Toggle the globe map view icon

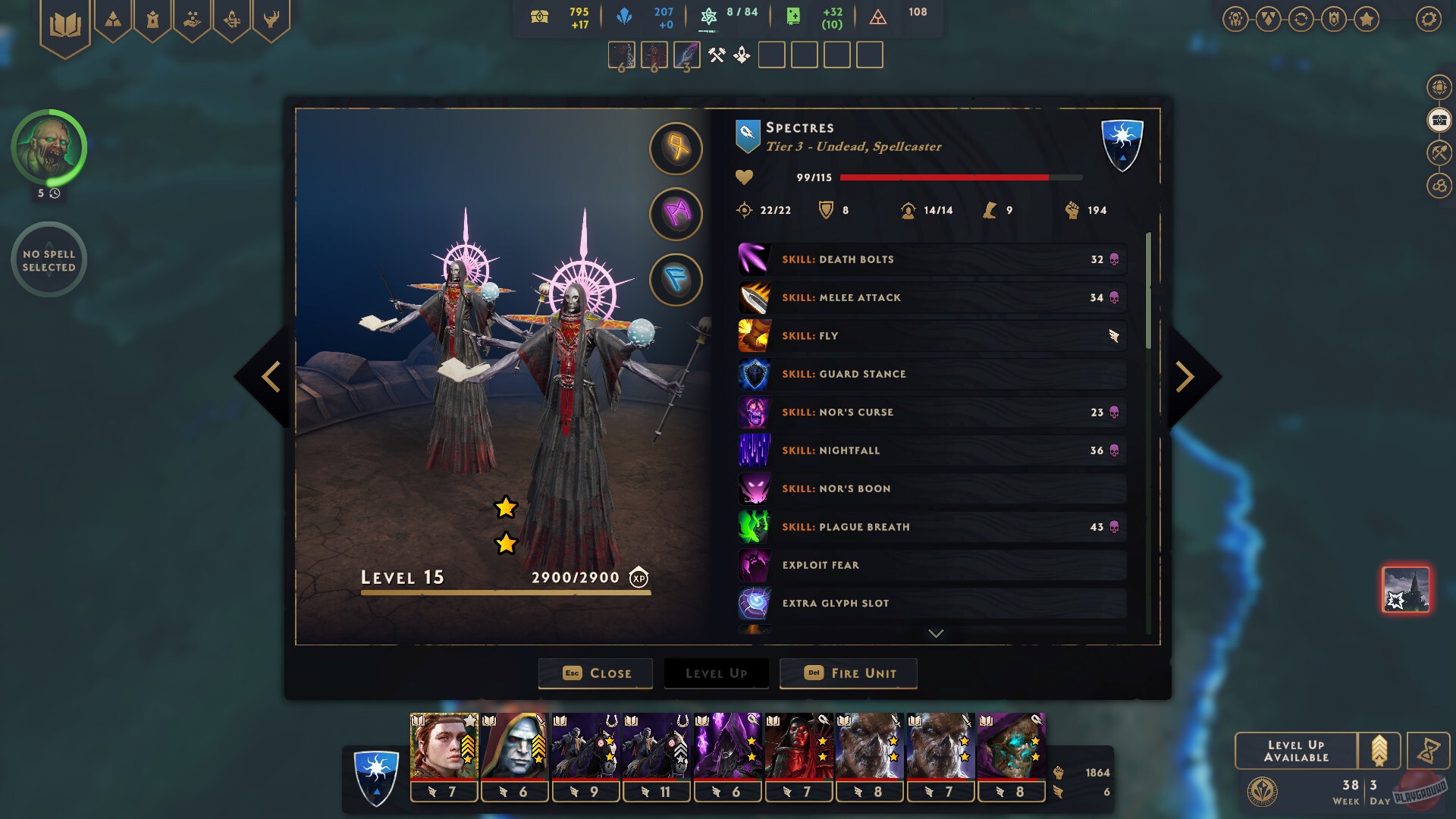coord(1439,87)
